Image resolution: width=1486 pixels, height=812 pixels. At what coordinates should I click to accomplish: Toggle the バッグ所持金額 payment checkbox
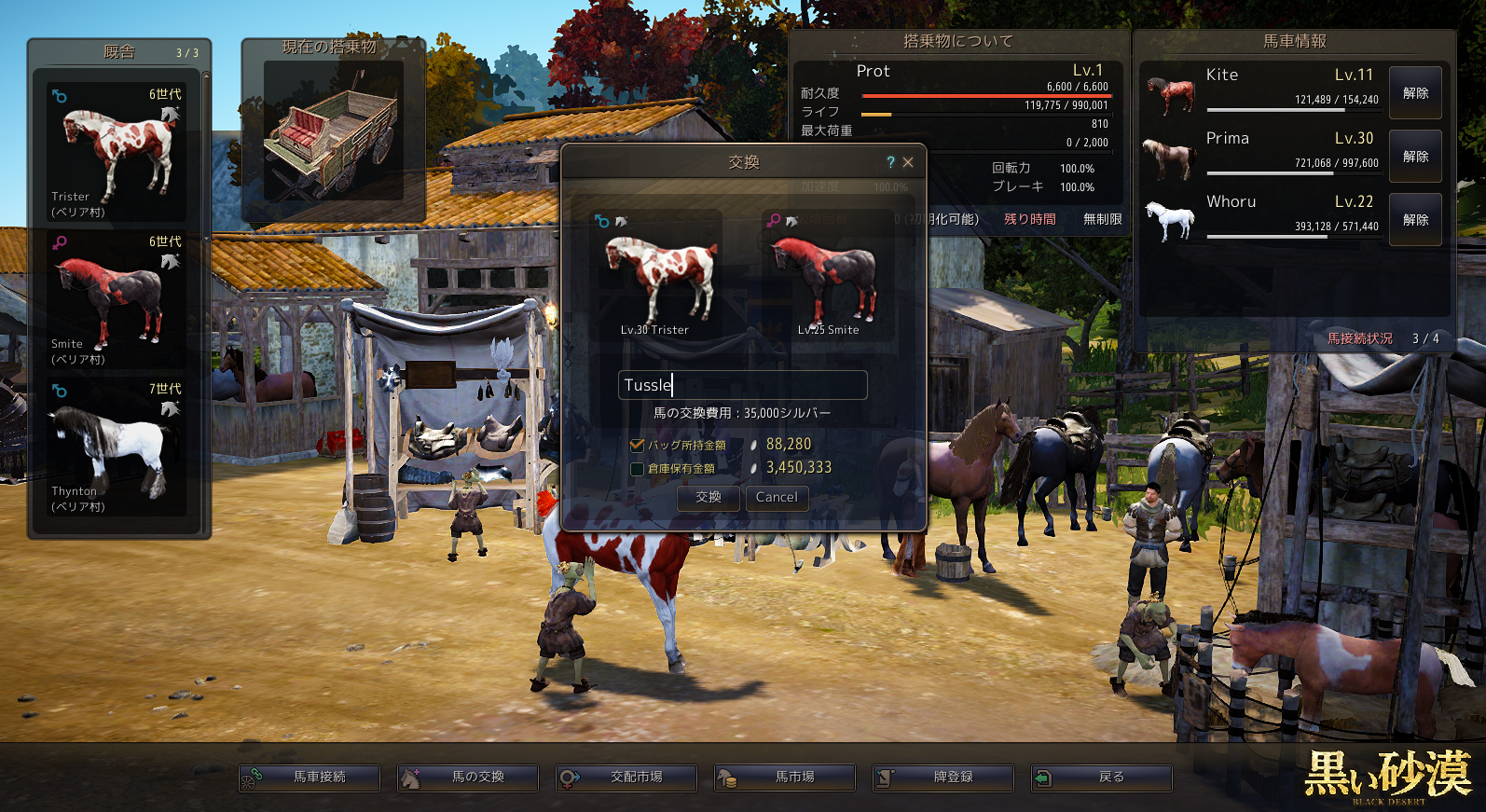pos(638,446)
